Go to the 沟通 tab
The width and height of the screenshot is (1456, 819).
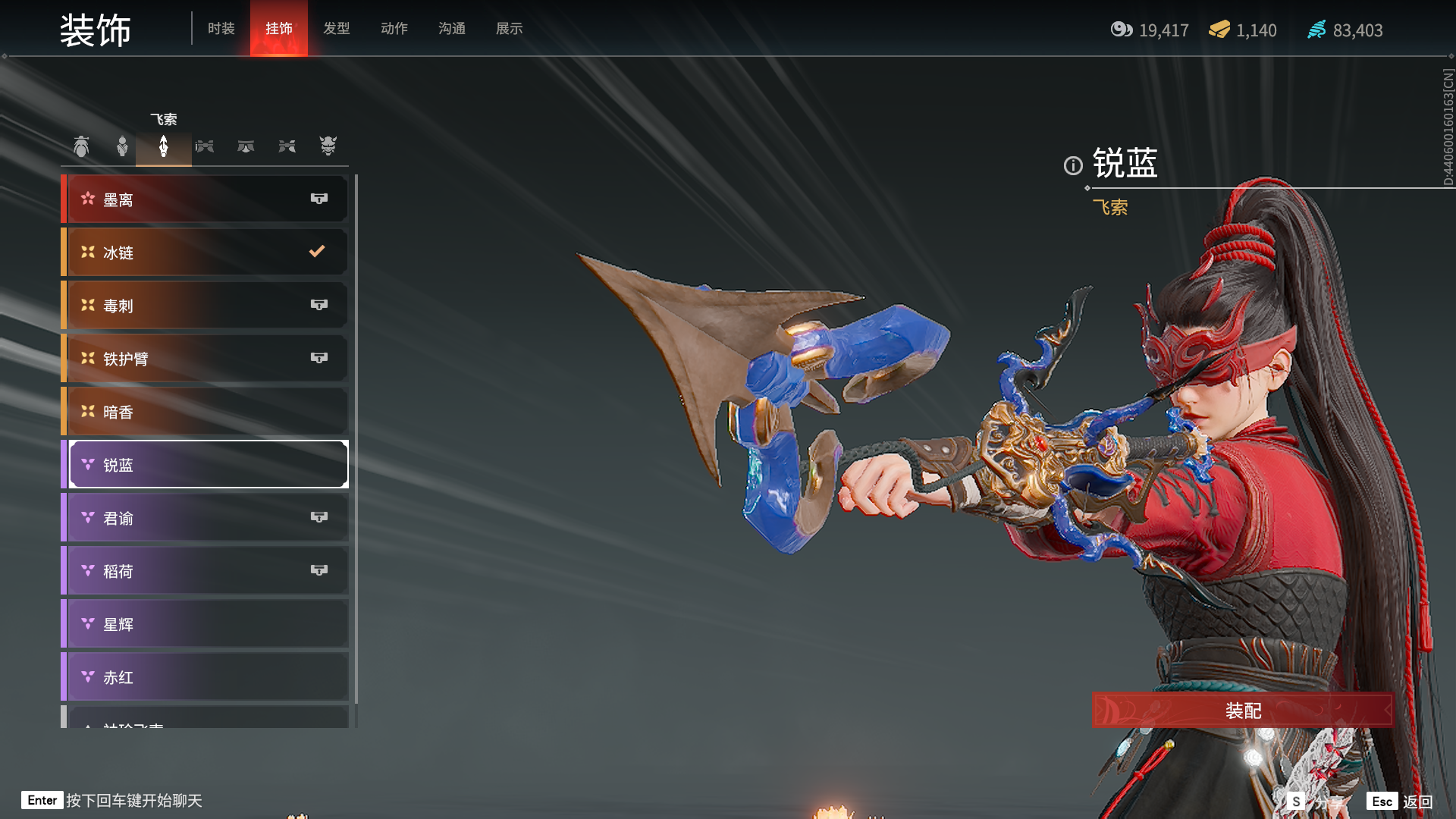pos(451,29)
